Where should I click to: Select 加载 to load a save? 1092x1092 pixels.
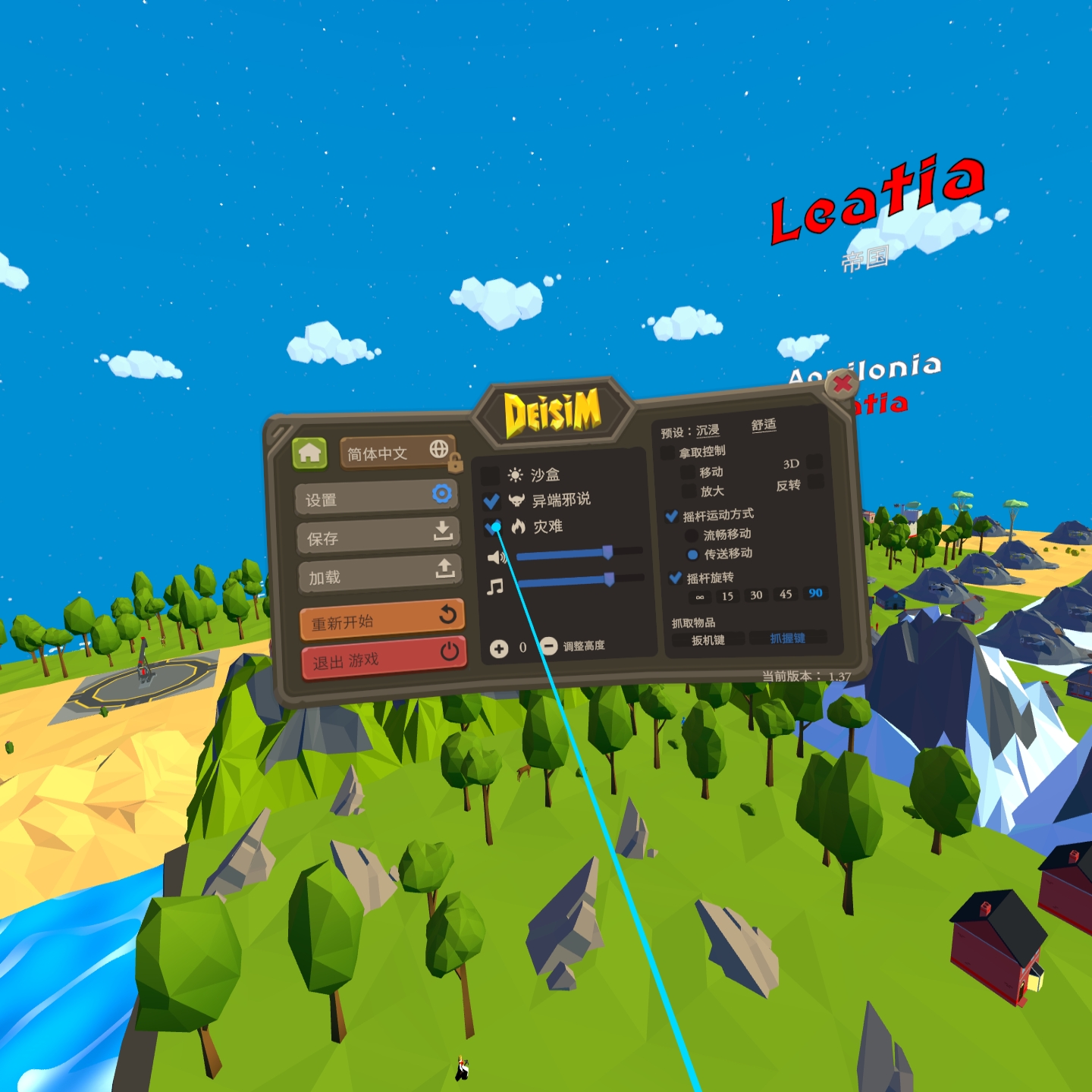379,574
